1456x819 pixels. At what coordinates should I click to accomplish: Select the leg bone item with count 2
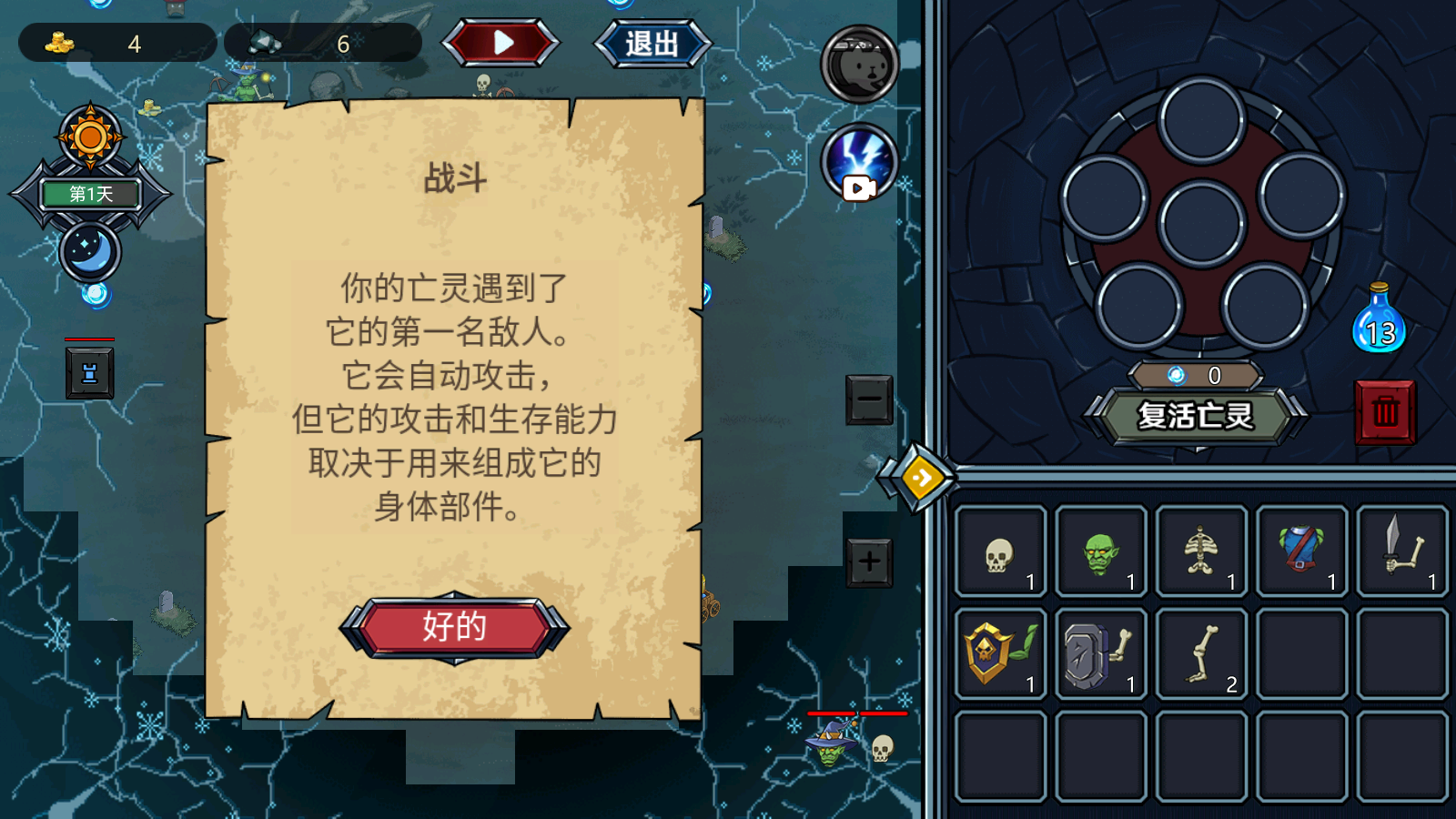(x=1201, y=652)
